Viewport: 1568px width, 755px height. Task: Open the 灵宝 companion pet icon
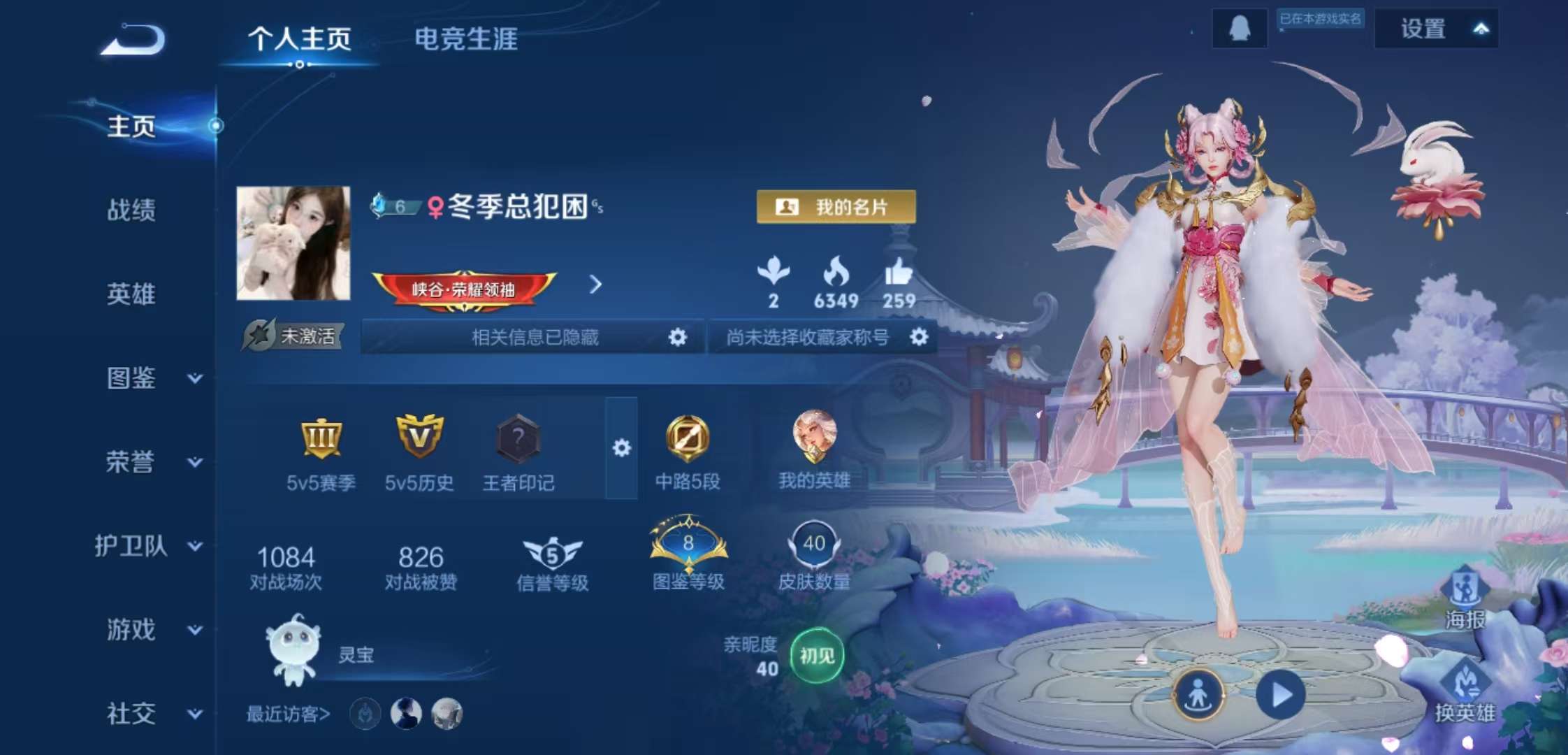point(291,647)
